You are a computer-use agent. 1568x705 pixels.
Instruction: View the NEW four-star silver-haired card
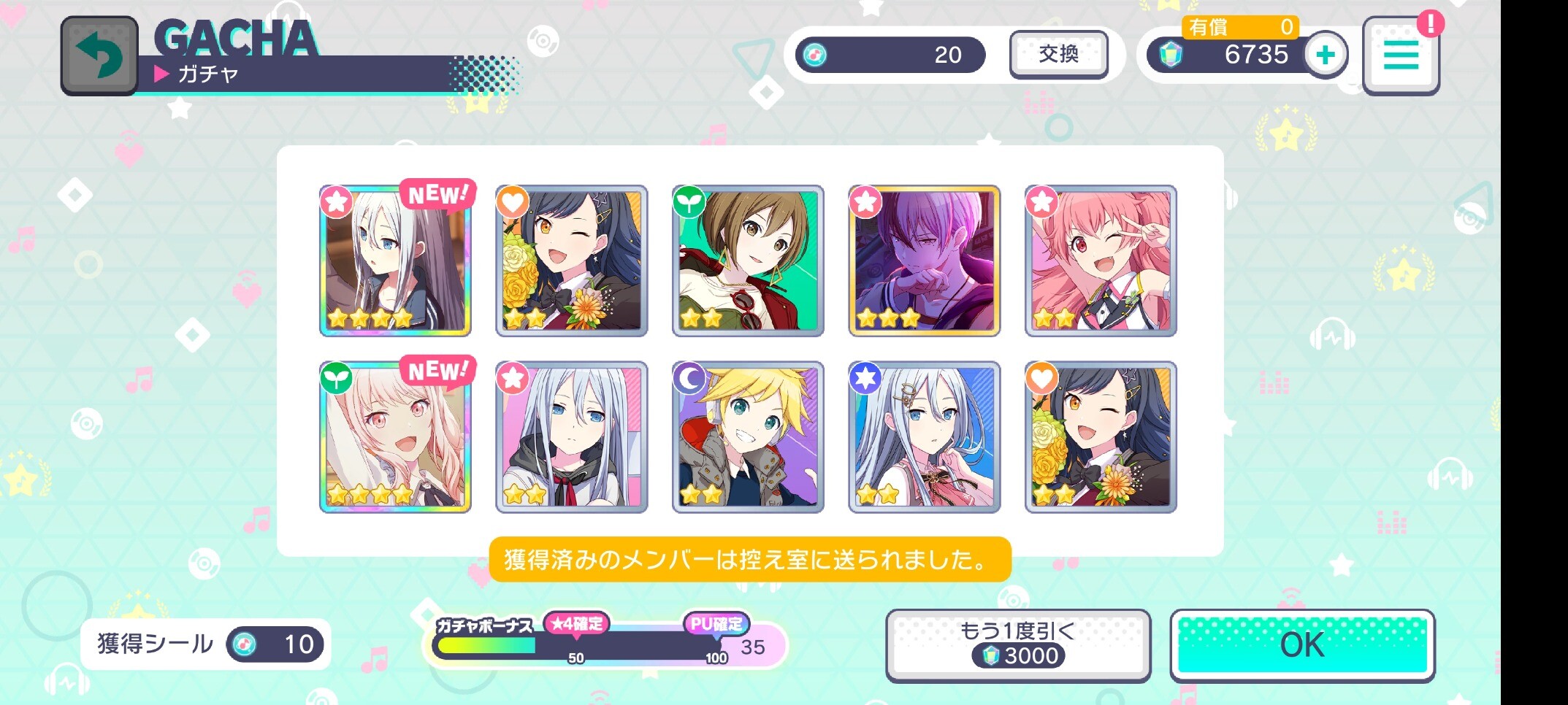point(395,261)
